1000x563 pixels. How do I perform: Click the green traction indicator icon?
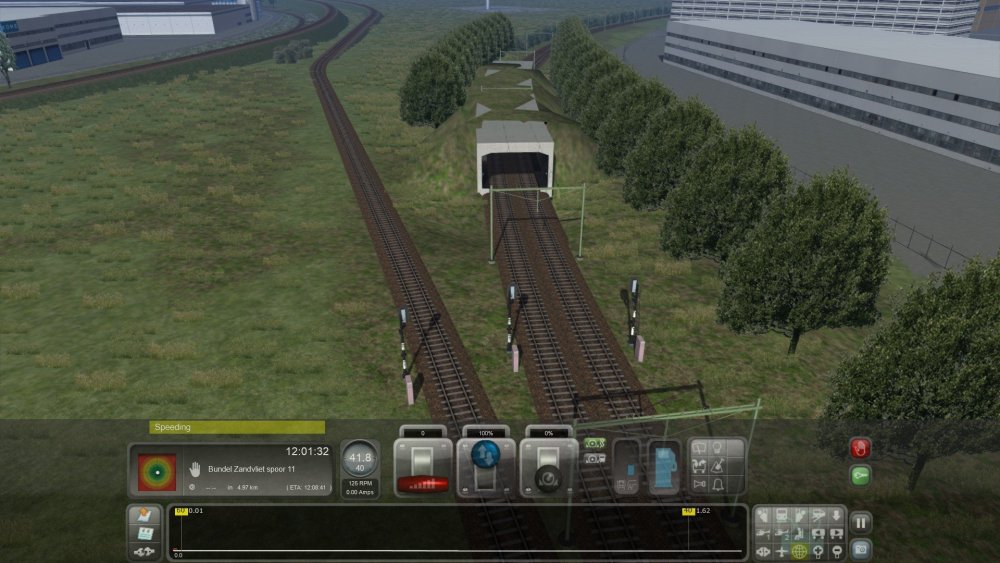[x=595, y=442]
